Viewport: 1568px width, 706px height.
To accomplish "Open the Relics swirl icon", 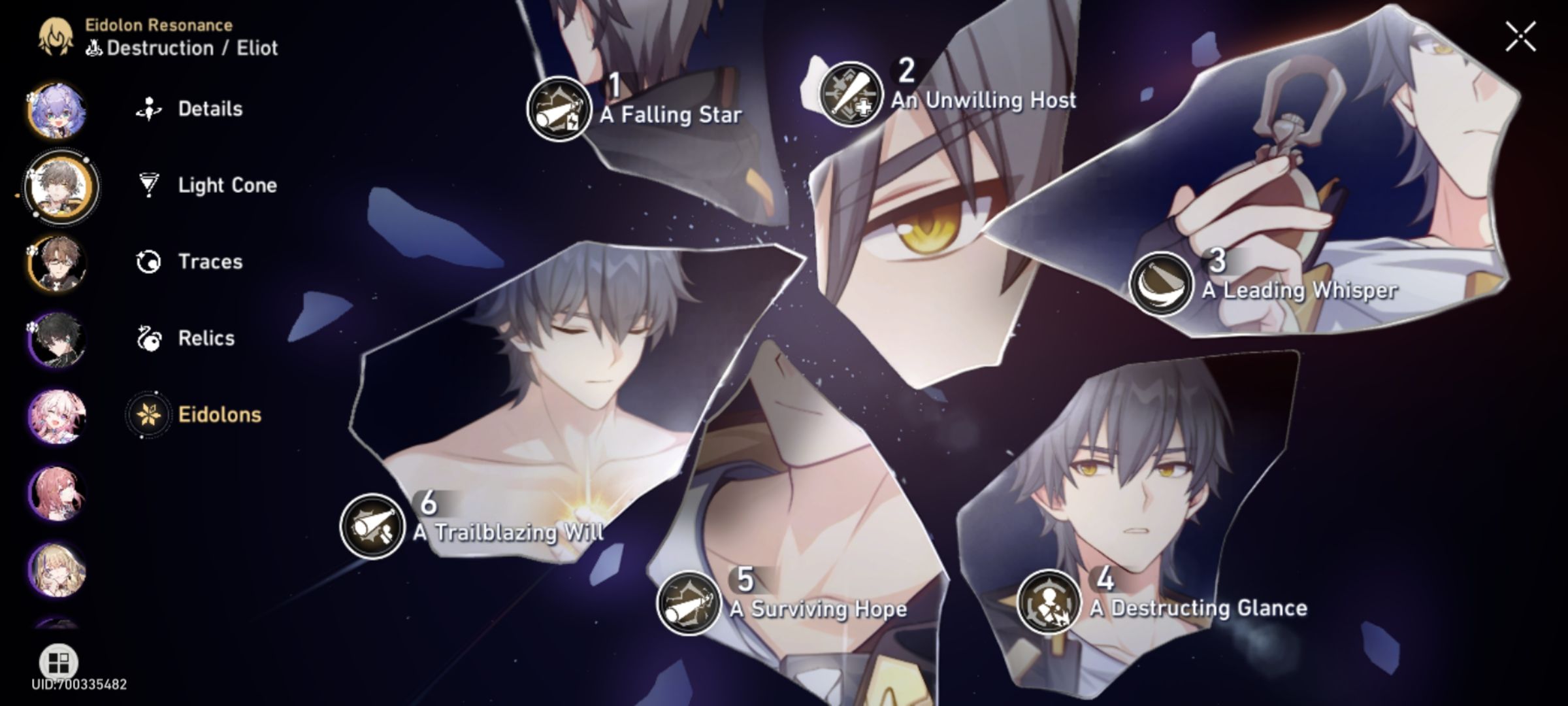I will (150, 339).
